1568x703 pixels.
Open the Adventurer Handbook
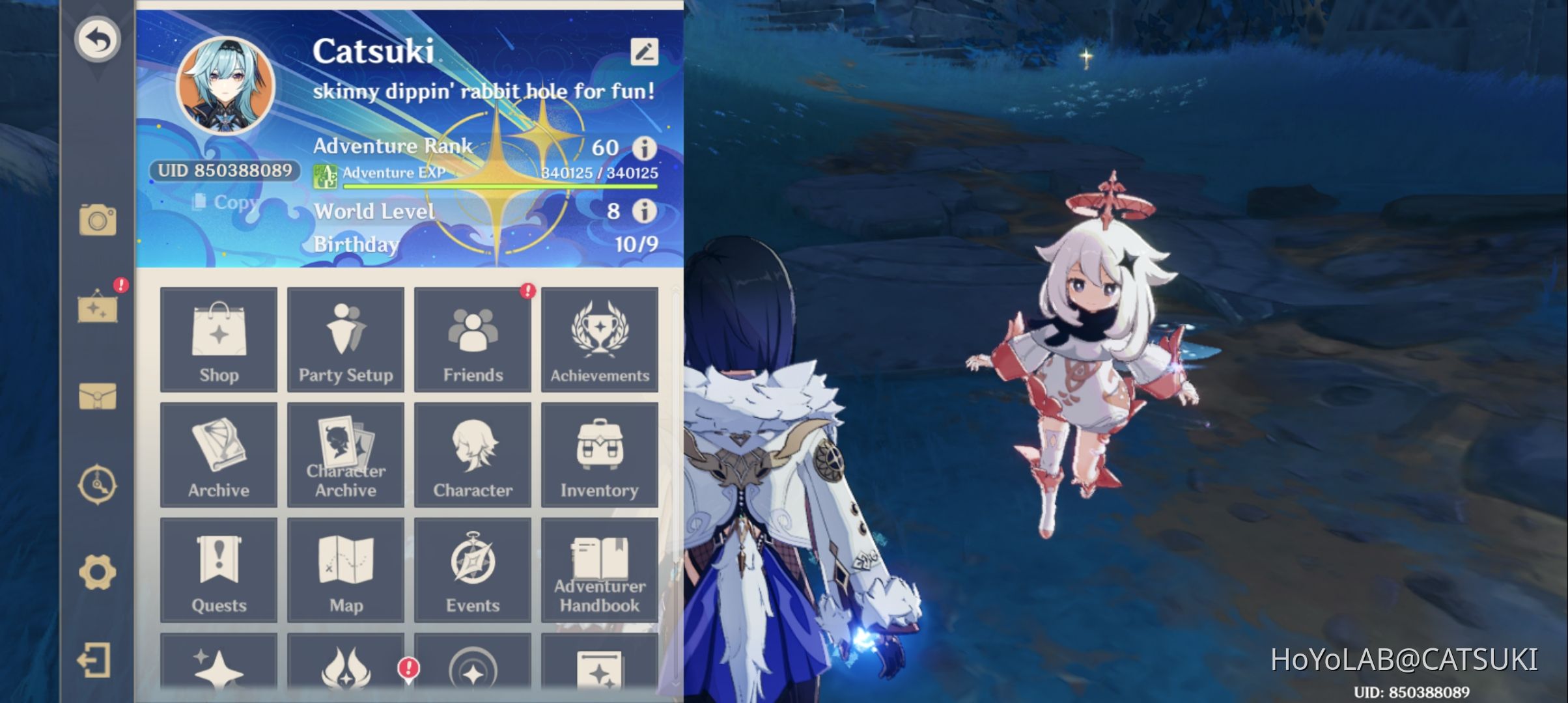(x=599, y=570)
